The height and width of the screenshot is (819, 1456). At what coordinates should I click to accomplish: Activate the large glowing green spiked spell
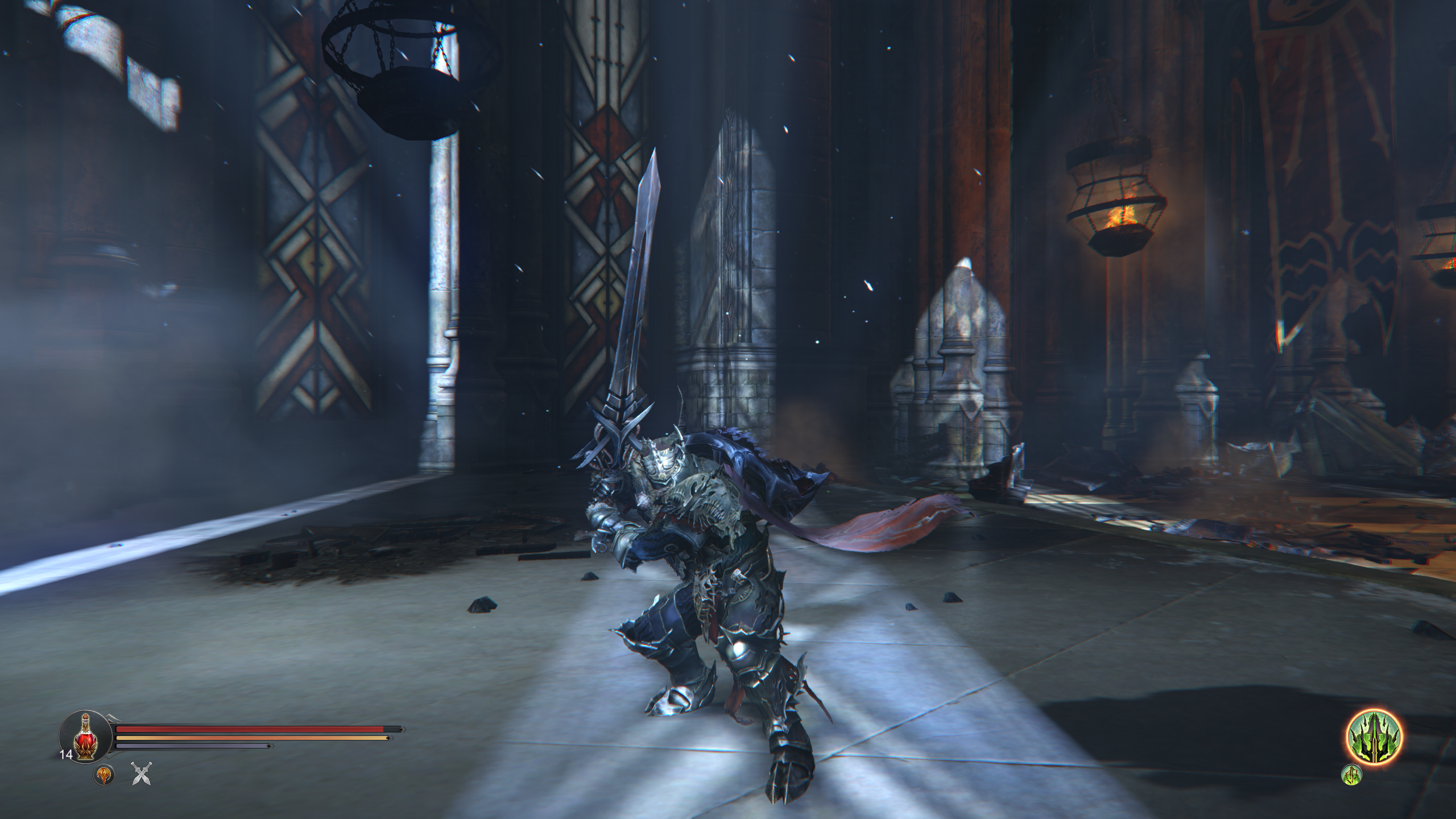[1374, 738]
